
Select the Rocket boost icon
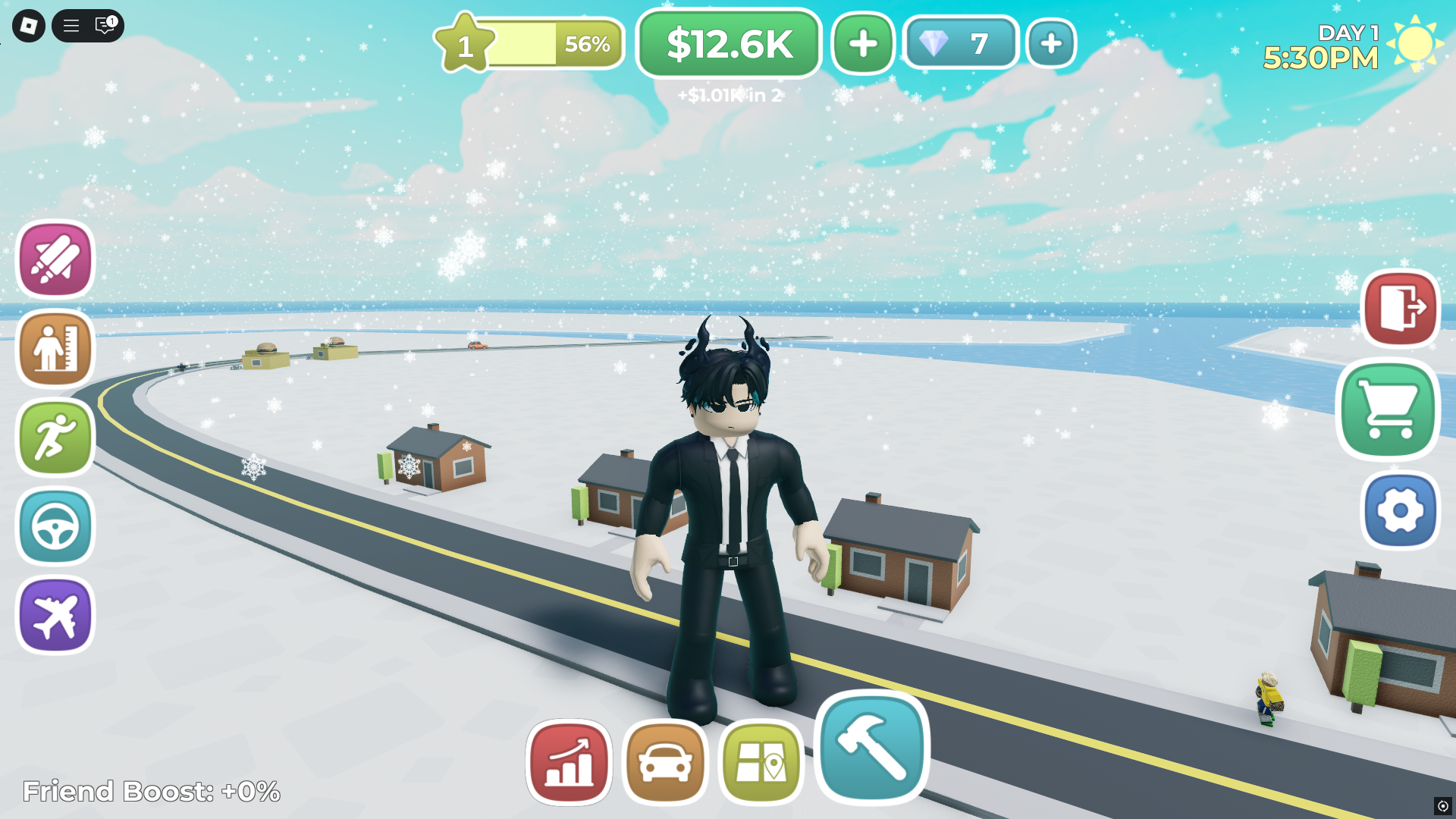click(x=54, y=260)
